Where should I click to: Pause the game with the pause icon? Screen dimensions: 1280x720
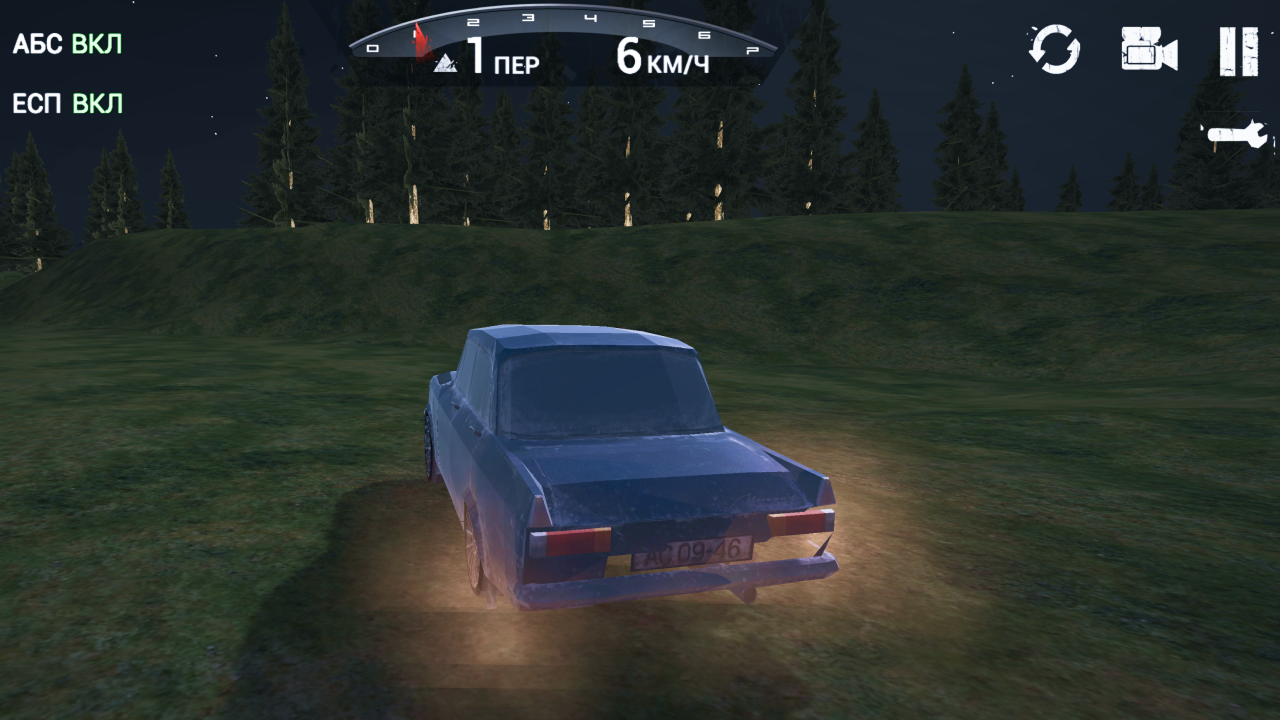tap(1237, 50)
